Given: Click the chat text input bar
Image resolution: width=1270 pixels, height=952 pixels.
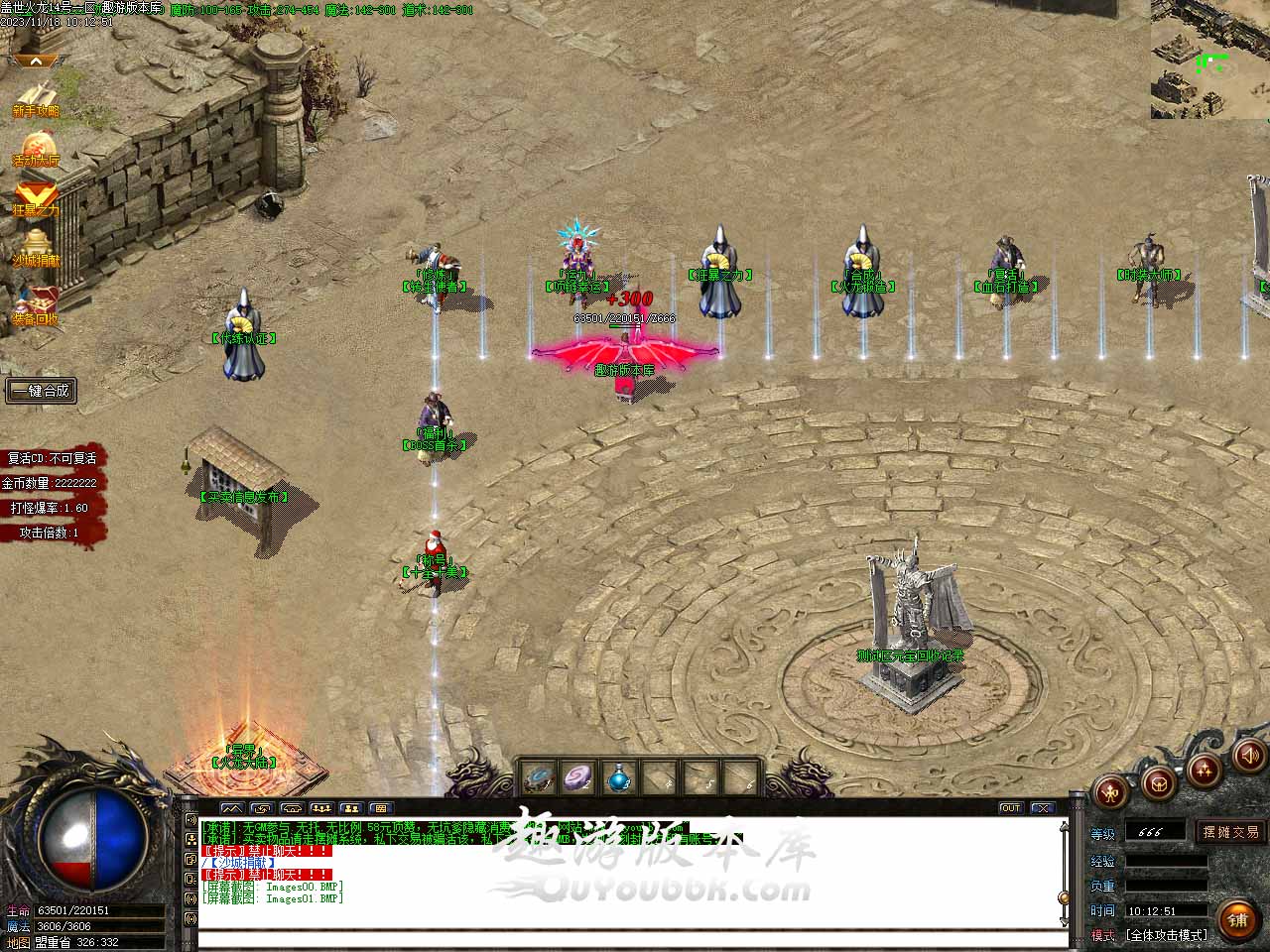Looking at the screenshot, I should 631,939.
